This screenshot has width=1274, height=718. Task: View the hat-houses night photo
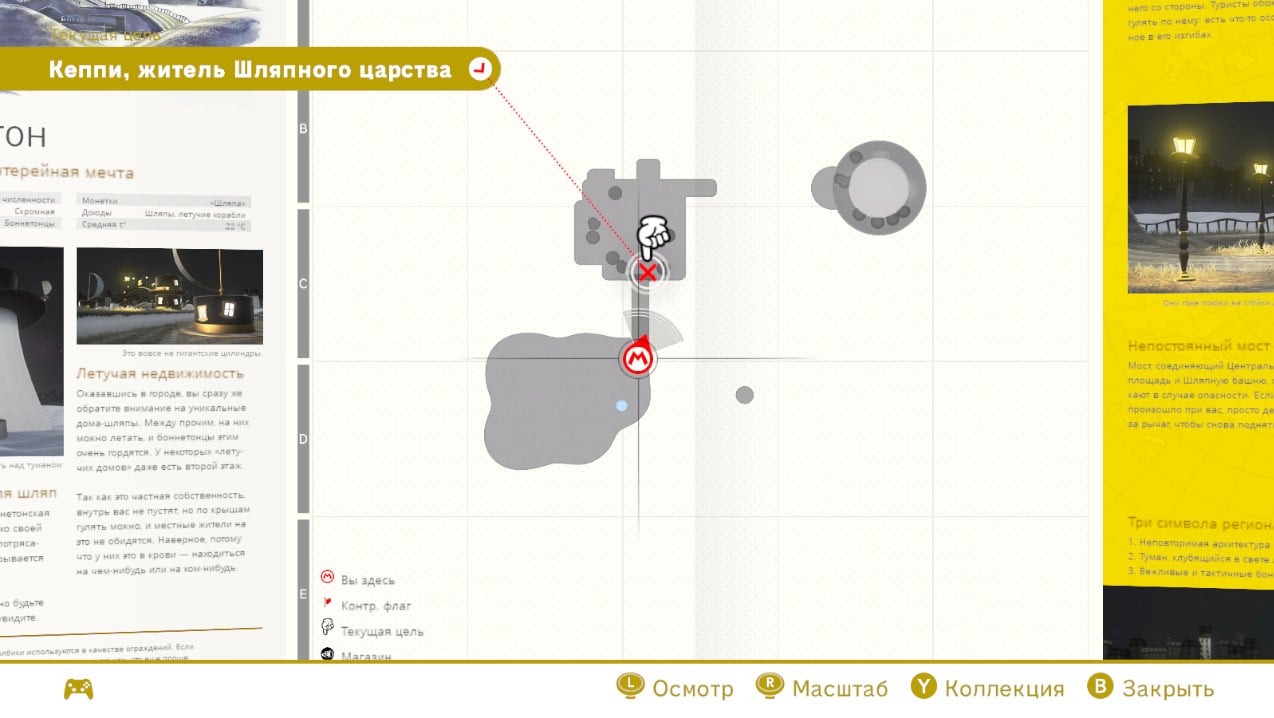(169, 296)
